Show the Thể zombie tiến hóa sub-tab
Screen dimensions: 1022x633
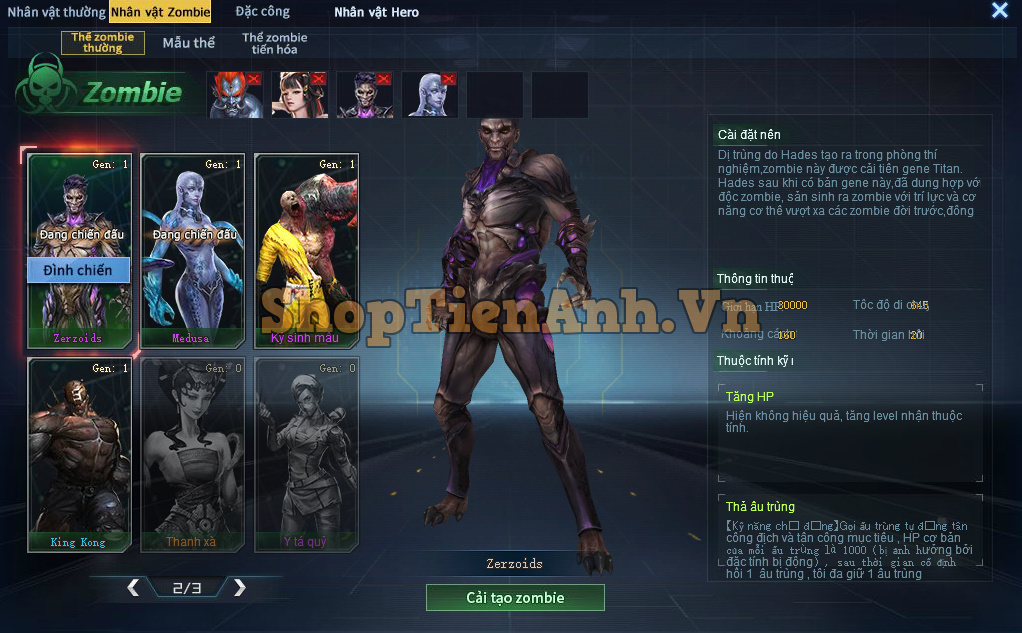(274, 43)
